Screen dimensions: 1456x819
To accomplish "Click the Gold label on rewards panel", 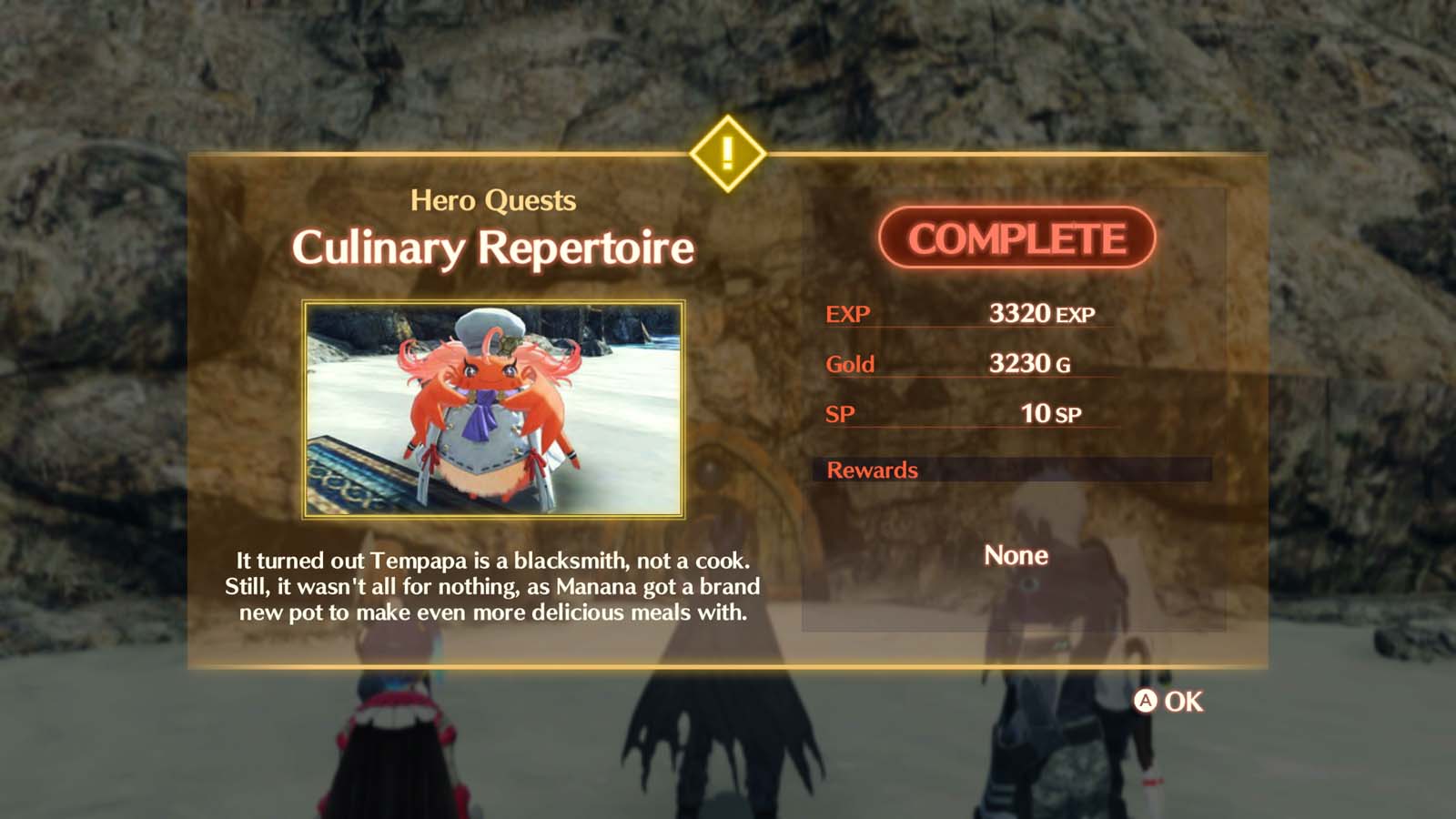I will click(x=849, y=364).
